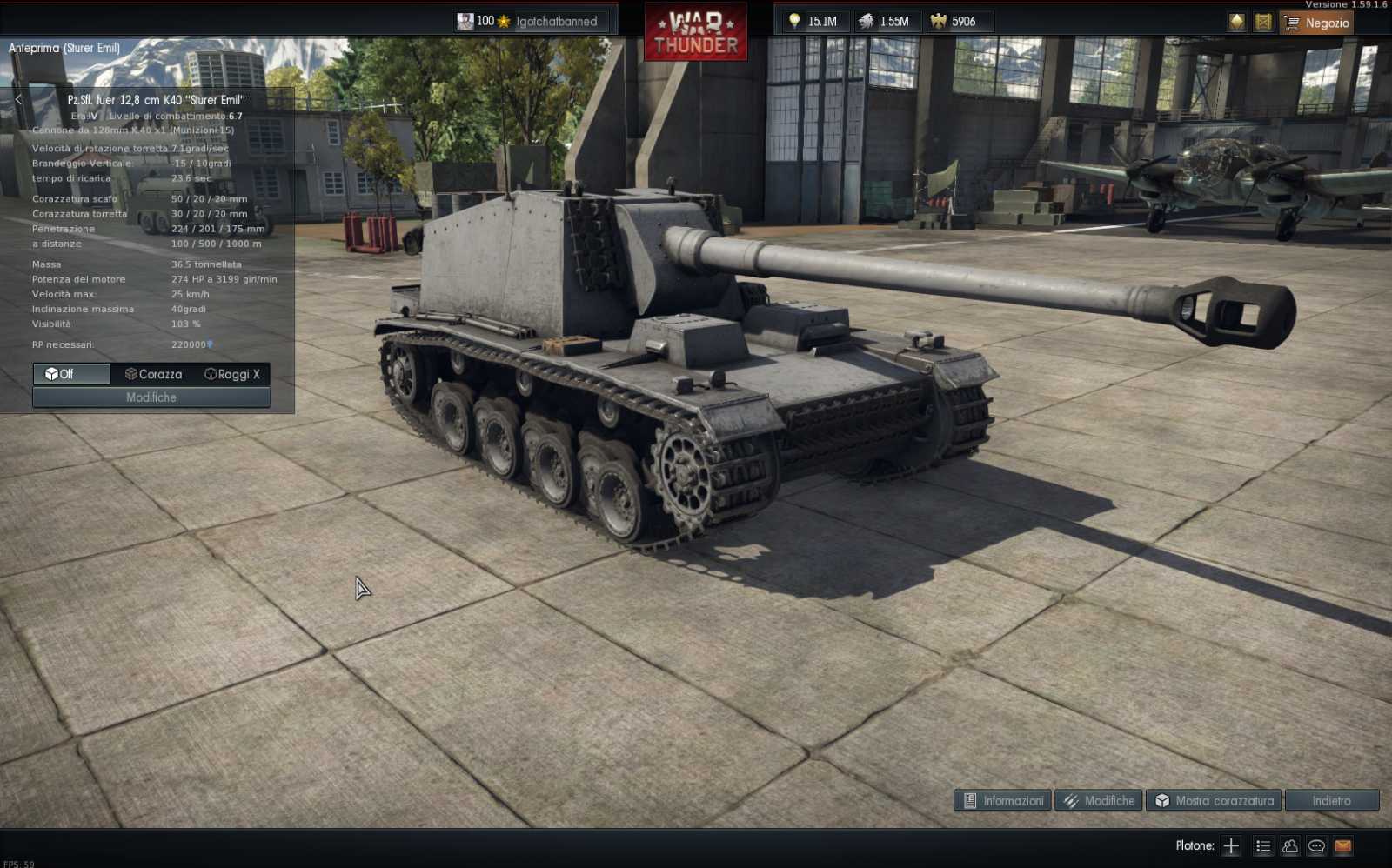Toggle the Off view mode
This screenshot has width=1392, height=868.
pyautogui.click(x=70, y=374)
